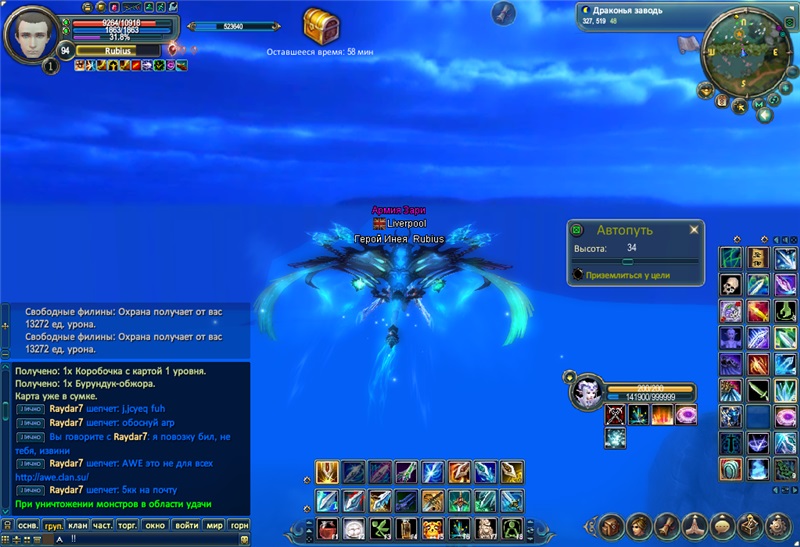
Task: Open the world map with the M button
Action: point(759,102)
